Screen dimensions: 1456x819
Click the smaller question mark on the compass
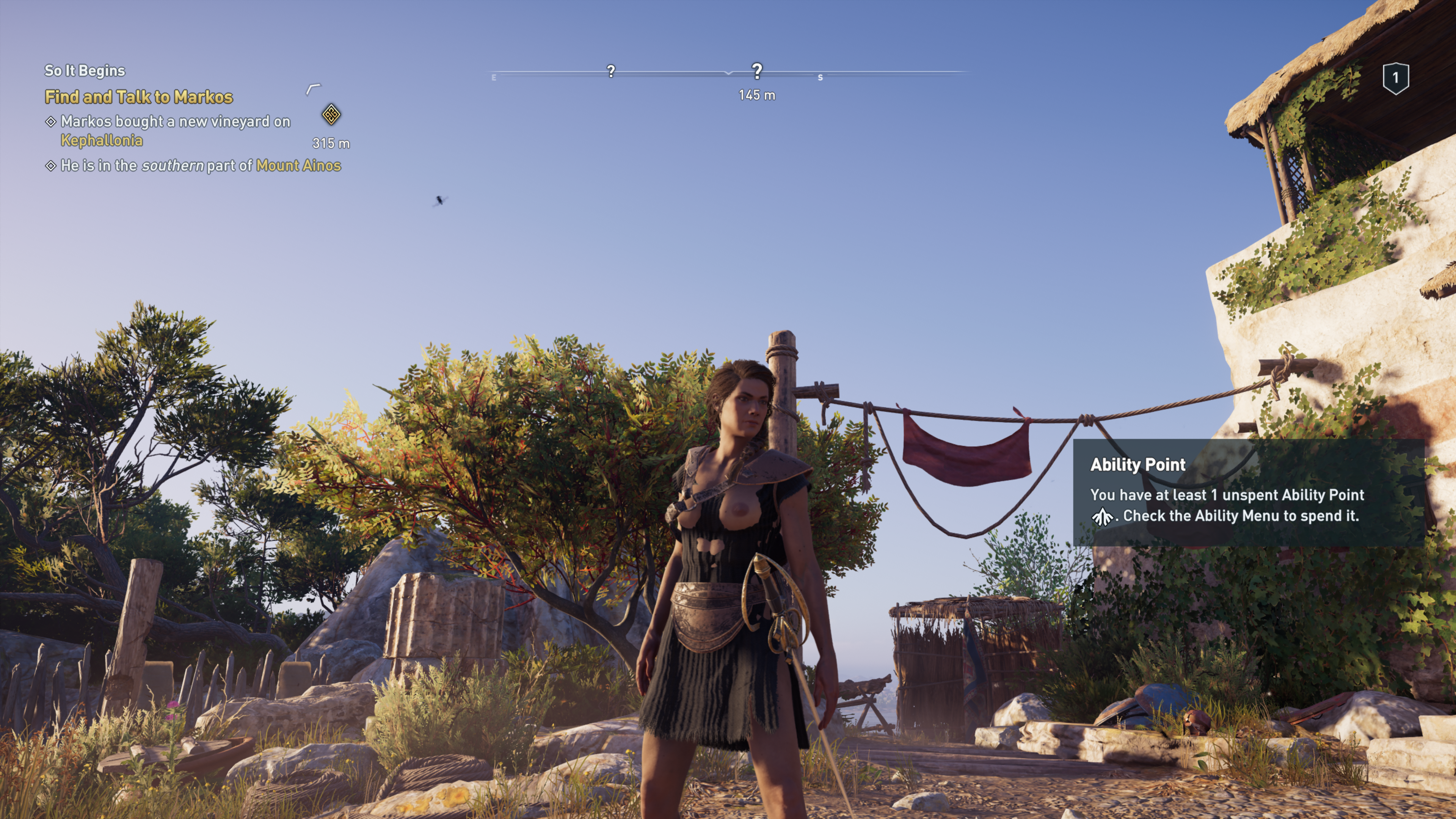coord(611,71)
